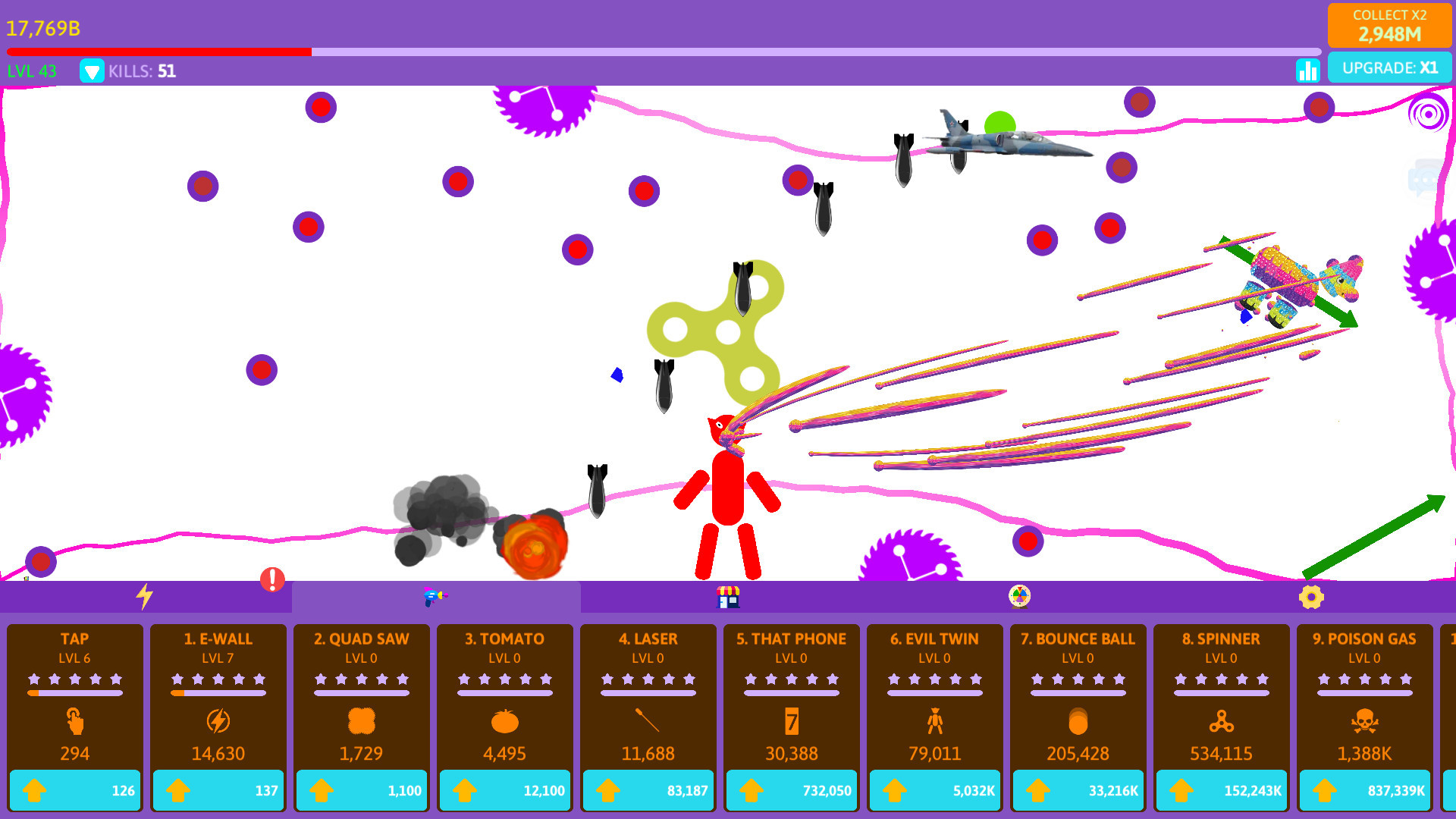
Task: Upgrade the Evil Twin for 5,032K
Action: [x=934, y=789]
